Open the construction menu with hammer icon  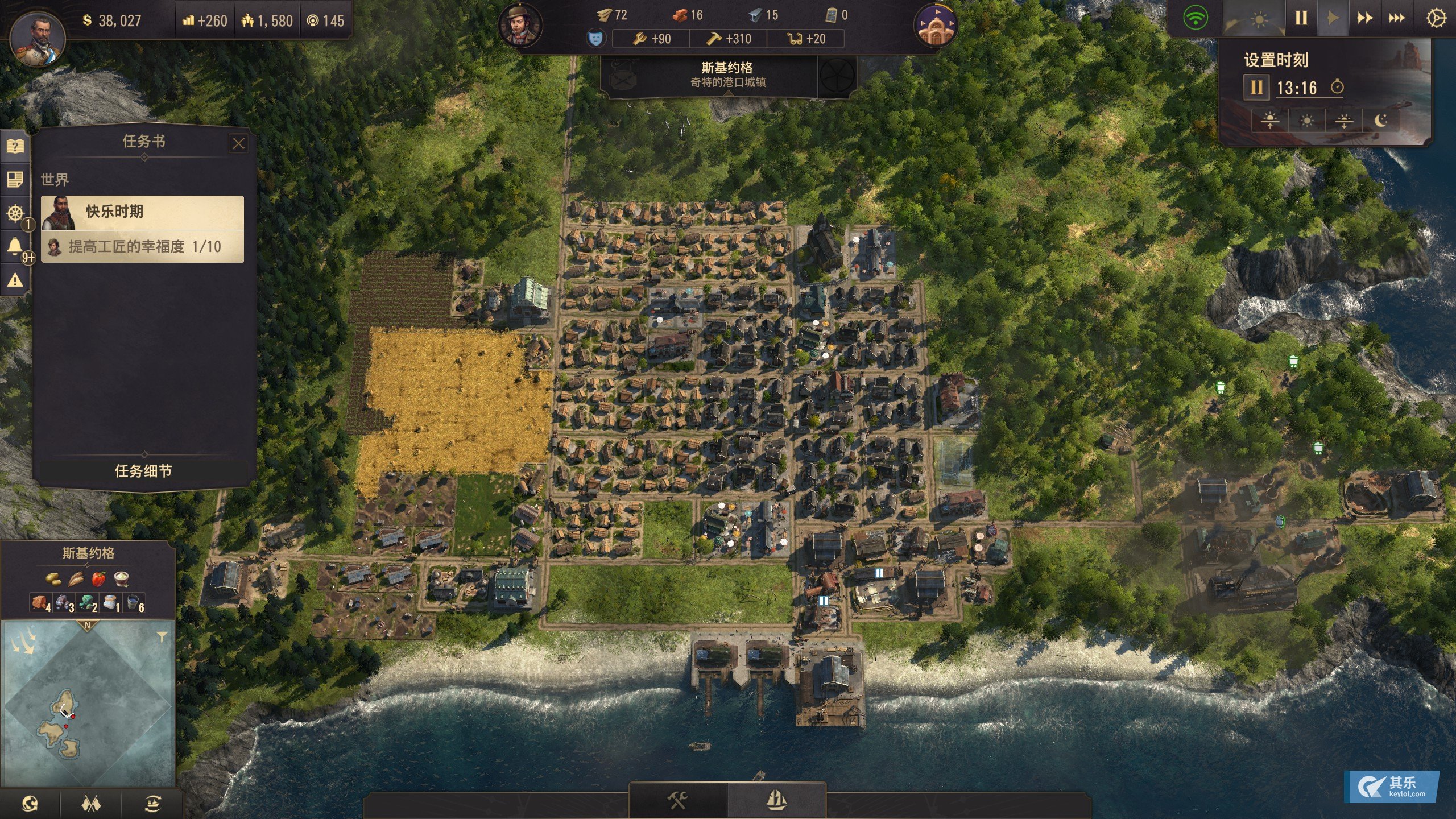pos(677,801)
